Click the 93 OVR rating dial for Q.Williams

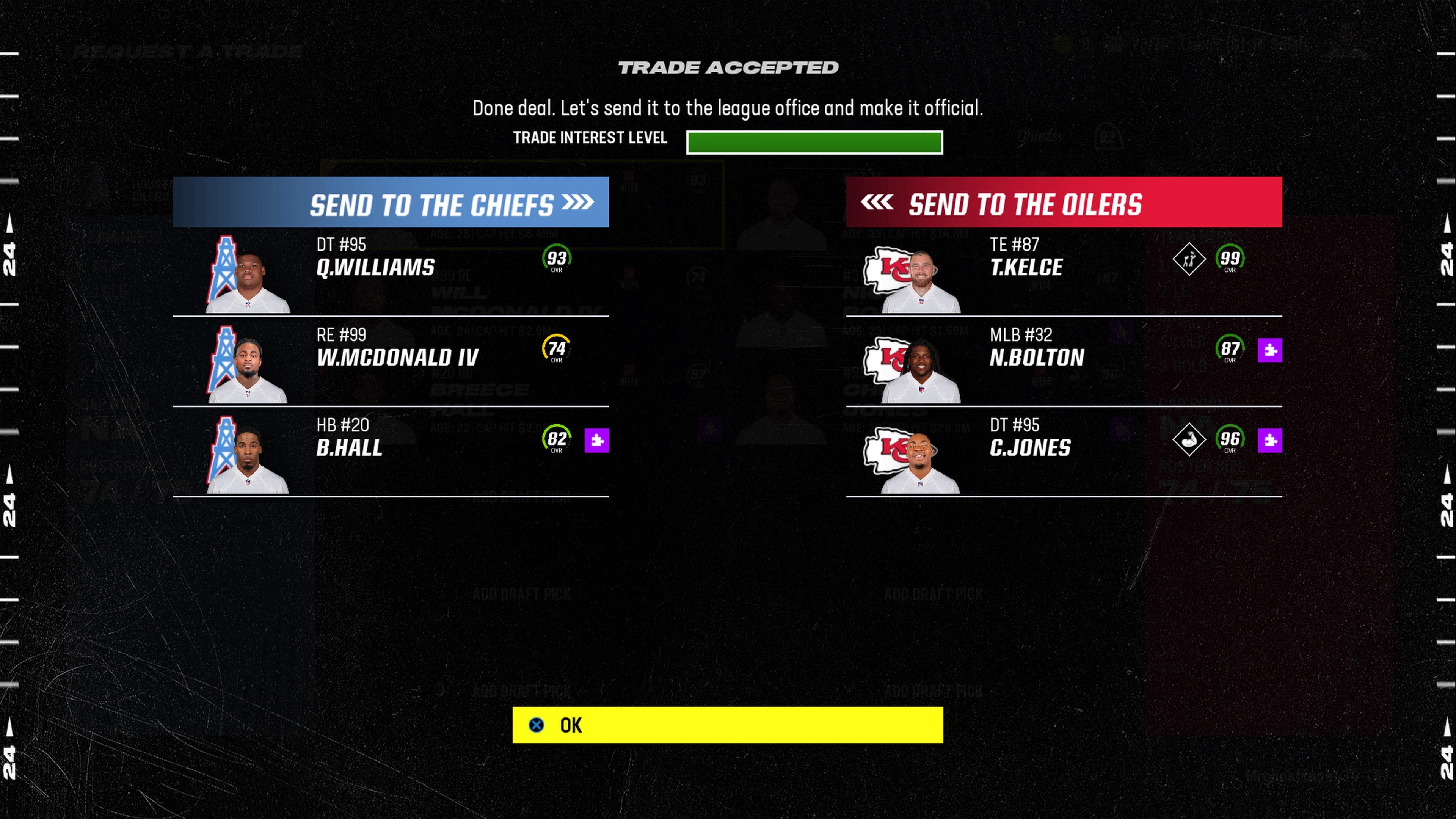[x=557, y=259]
